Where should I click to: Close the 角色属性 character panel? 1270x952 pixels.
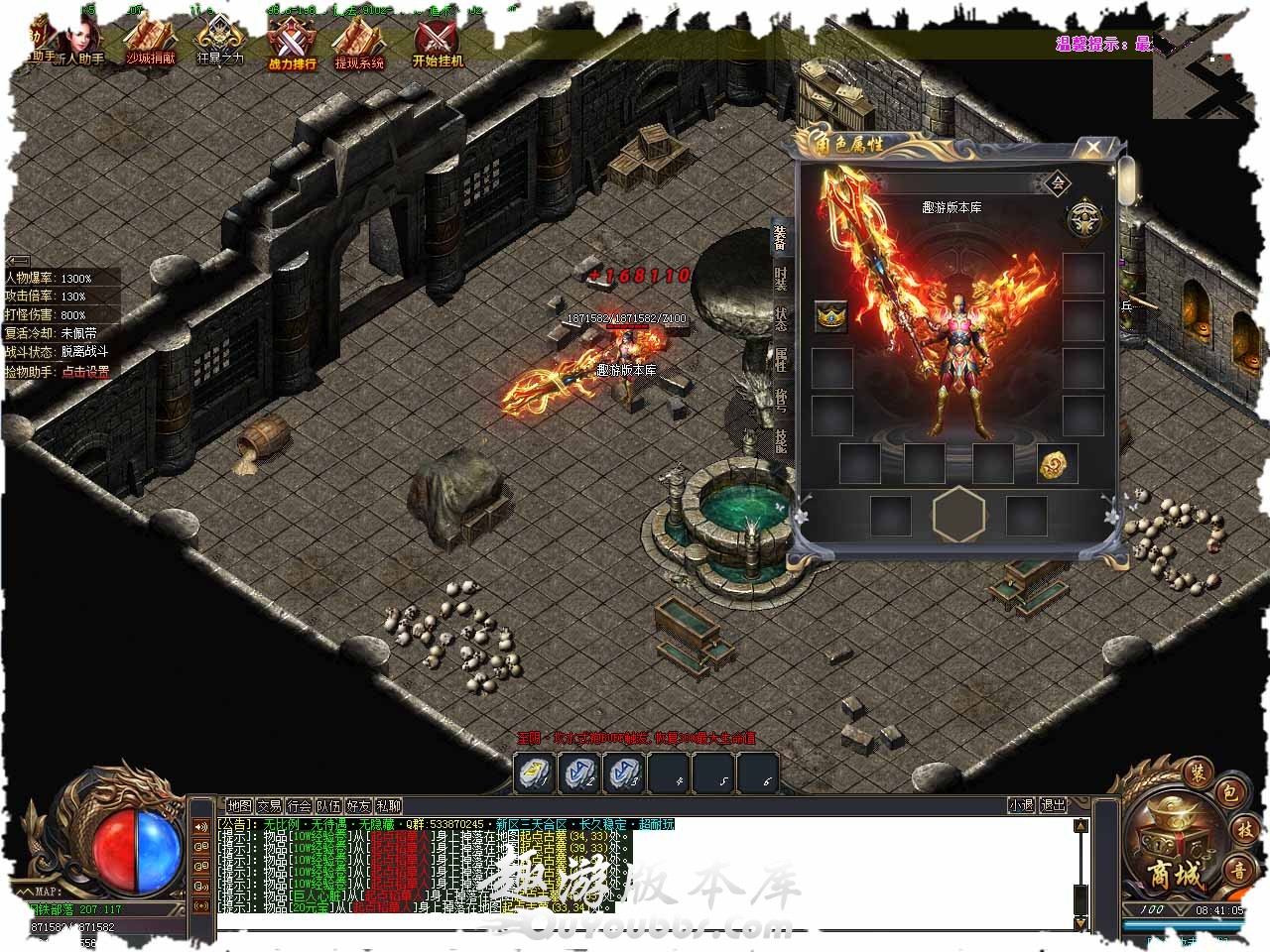point(1092,148)
